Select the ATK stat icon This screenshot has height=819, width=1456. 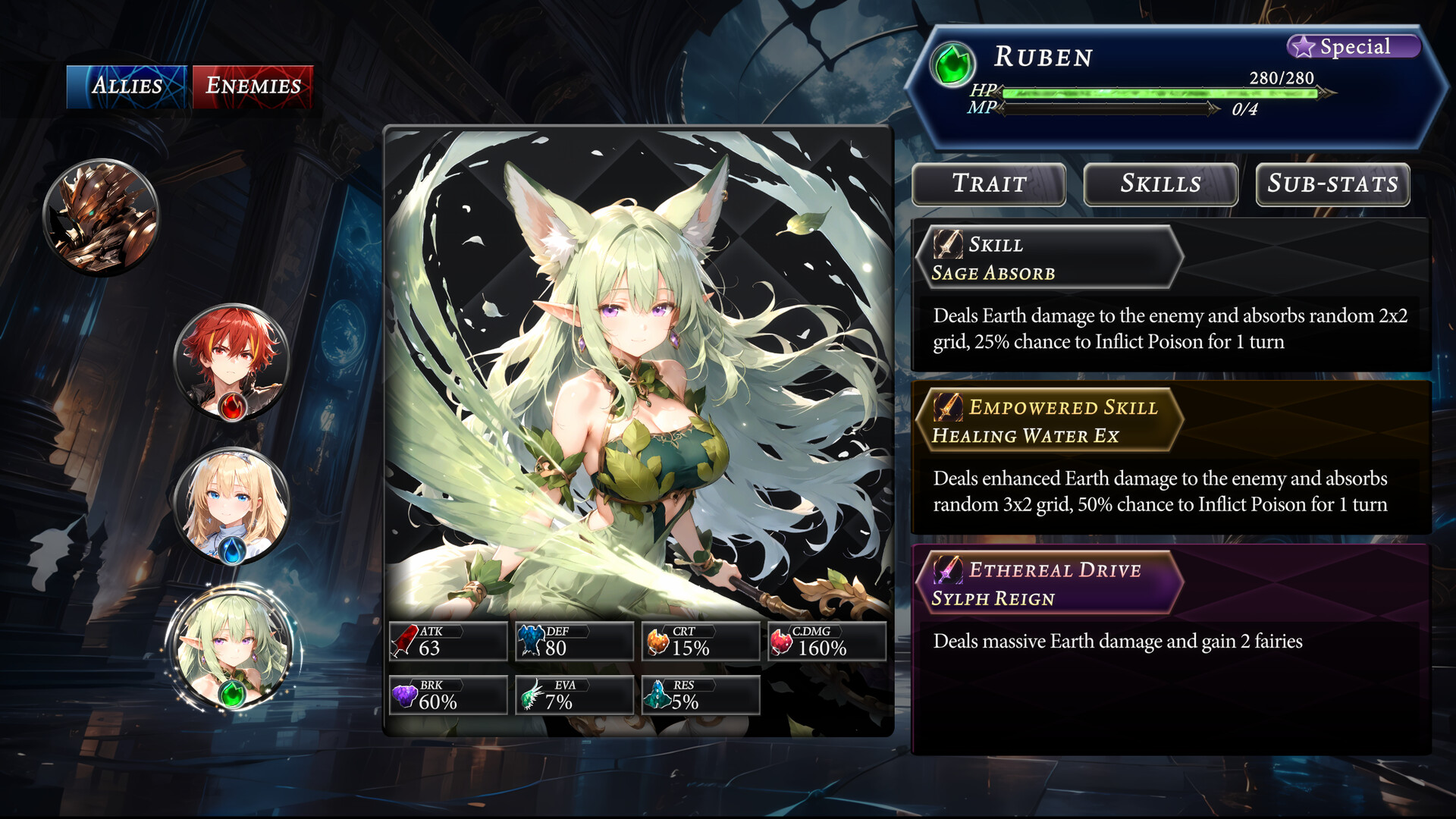click(x=404, y=642)
